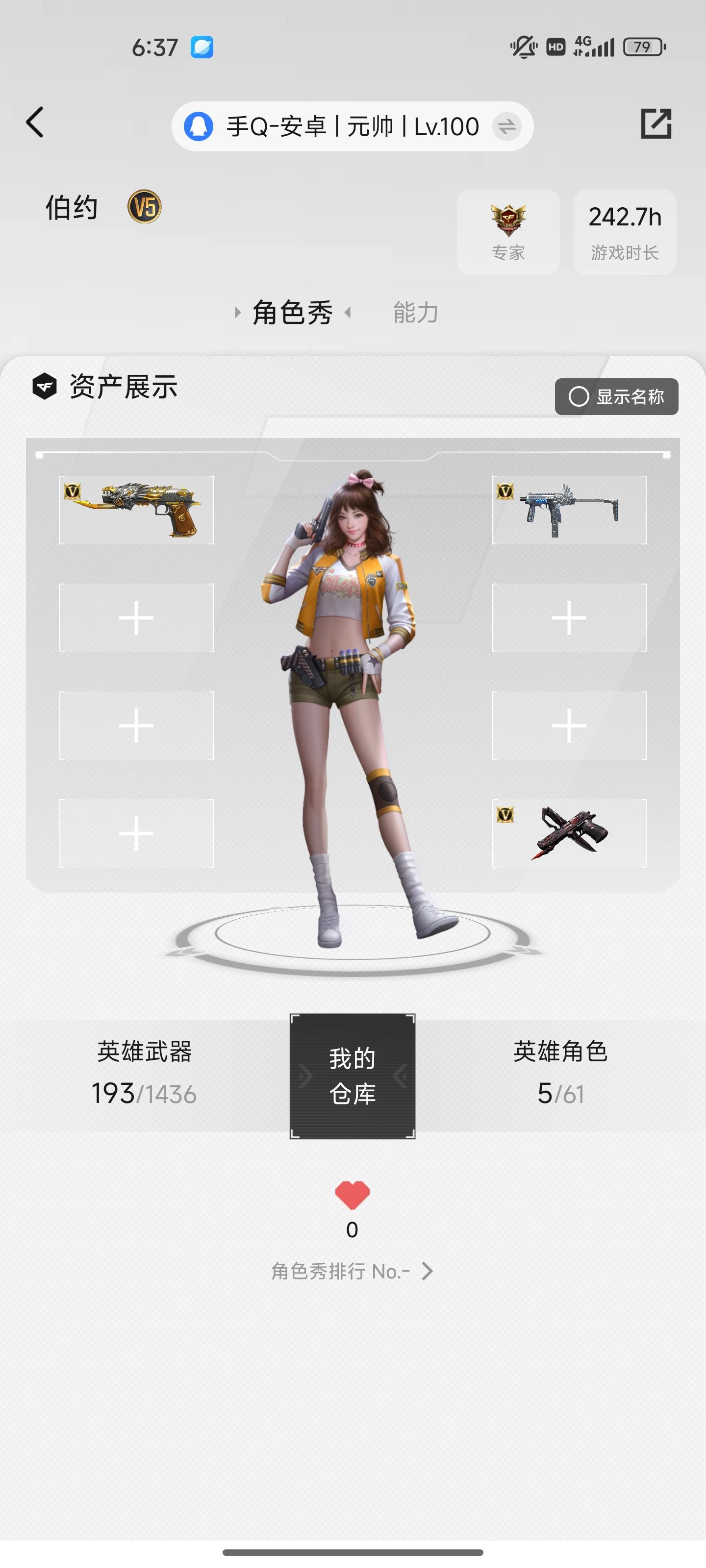Tap the V5 badge next to 伯约
The image size is (706, 1568).
(144, 207)
